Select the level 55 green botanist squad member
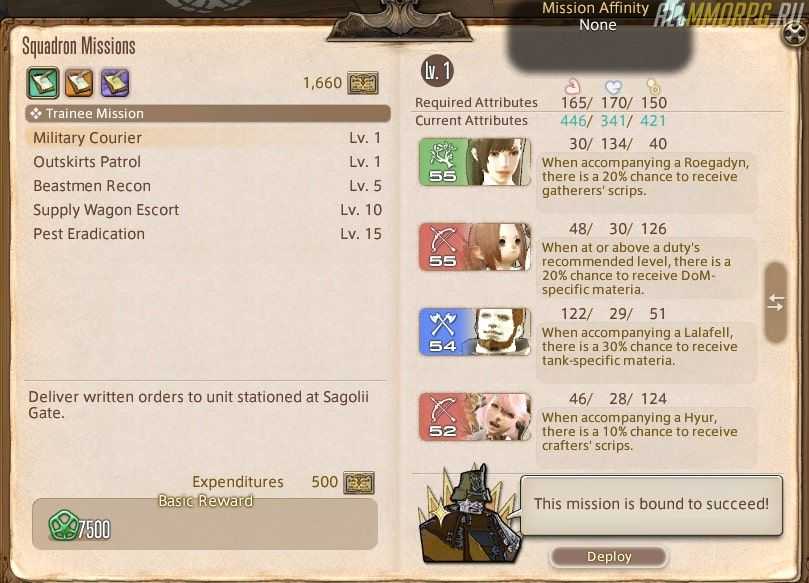 click(475, 162)
